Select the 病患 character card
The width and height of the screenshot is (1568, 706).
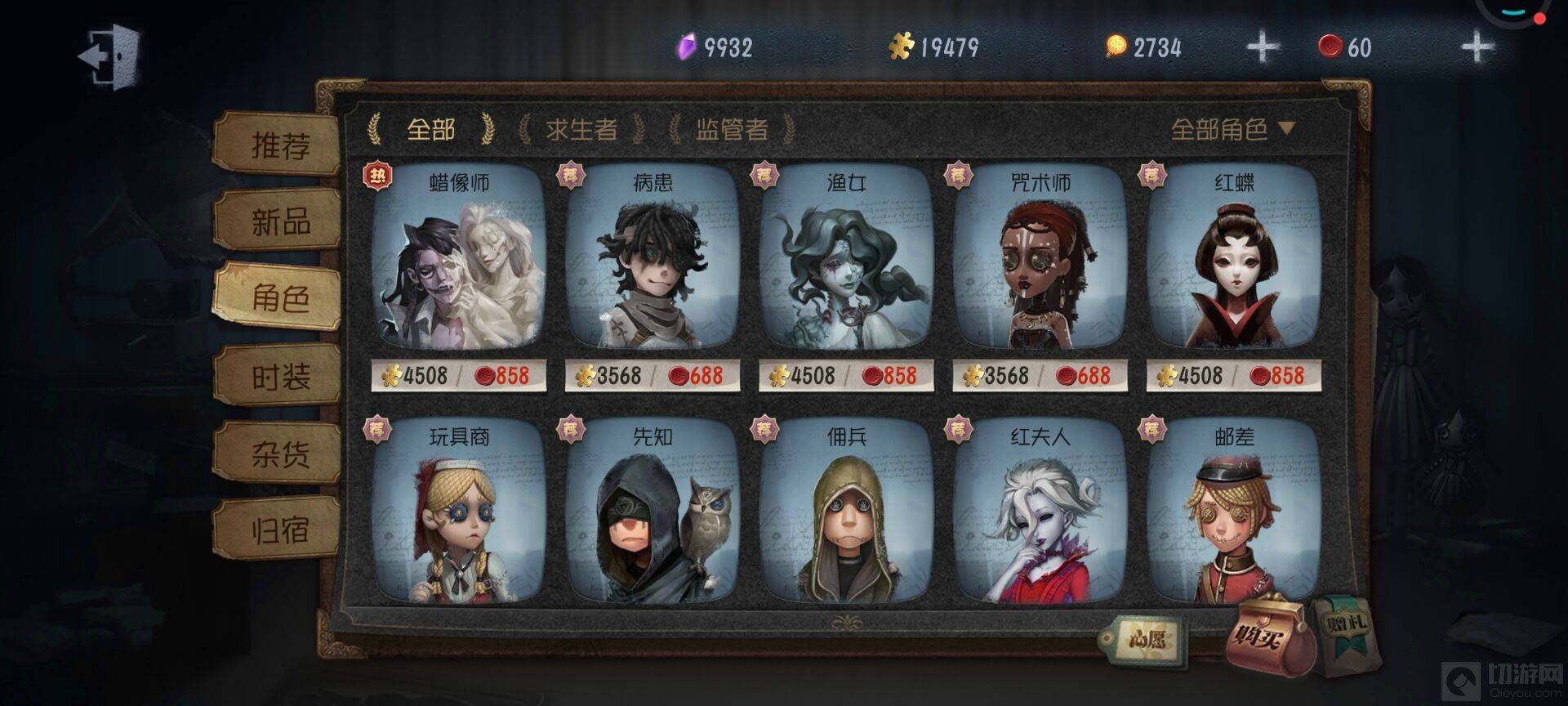click(652, 261)
